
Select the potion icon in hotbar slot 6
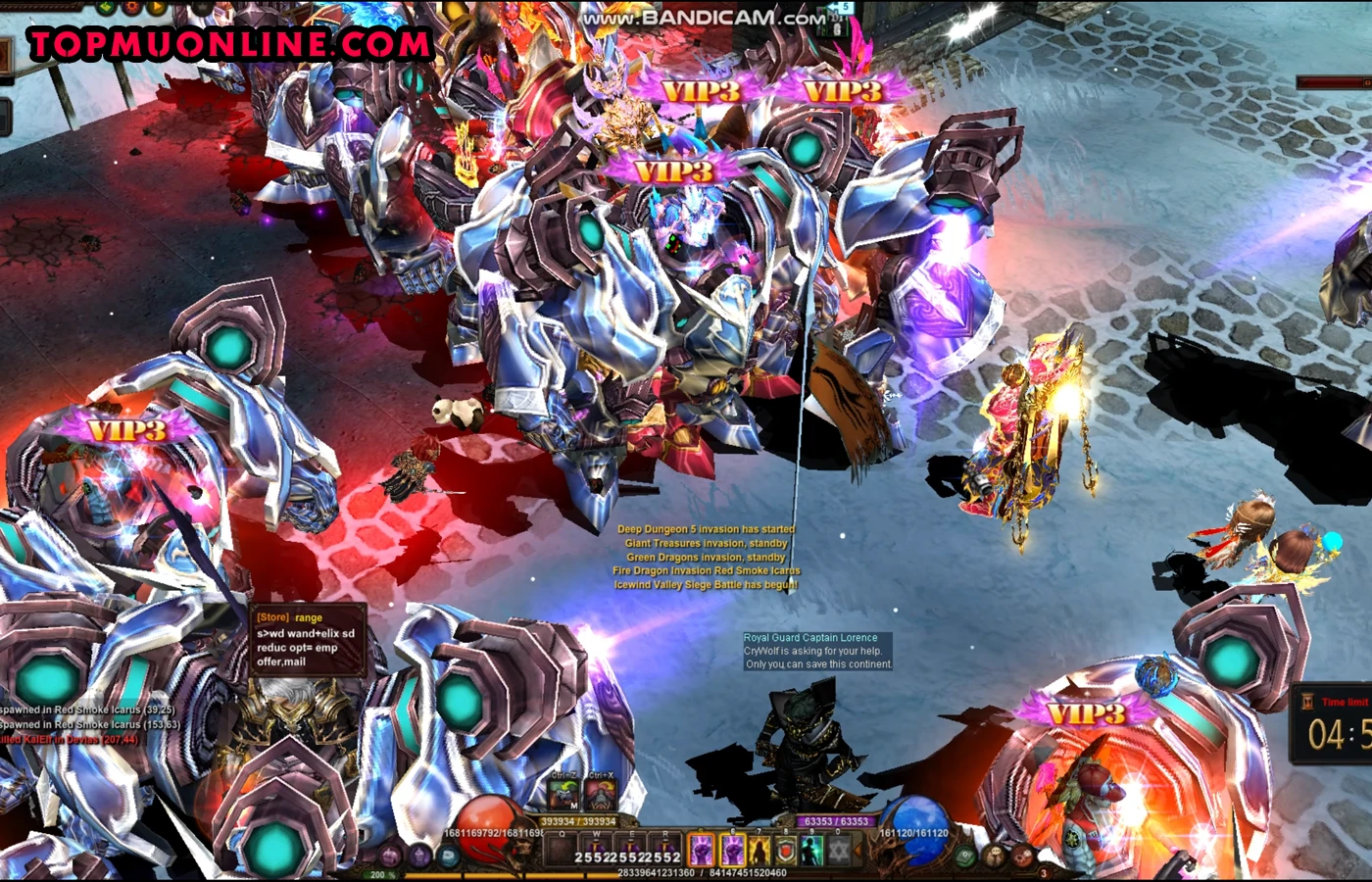click(732, 849)
